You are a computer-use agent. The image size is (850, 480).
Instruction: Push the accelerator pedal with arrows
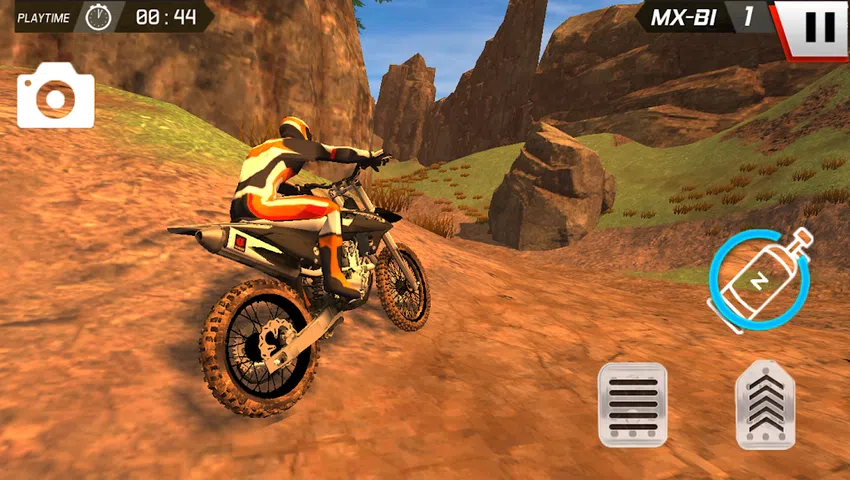[765, 404]
